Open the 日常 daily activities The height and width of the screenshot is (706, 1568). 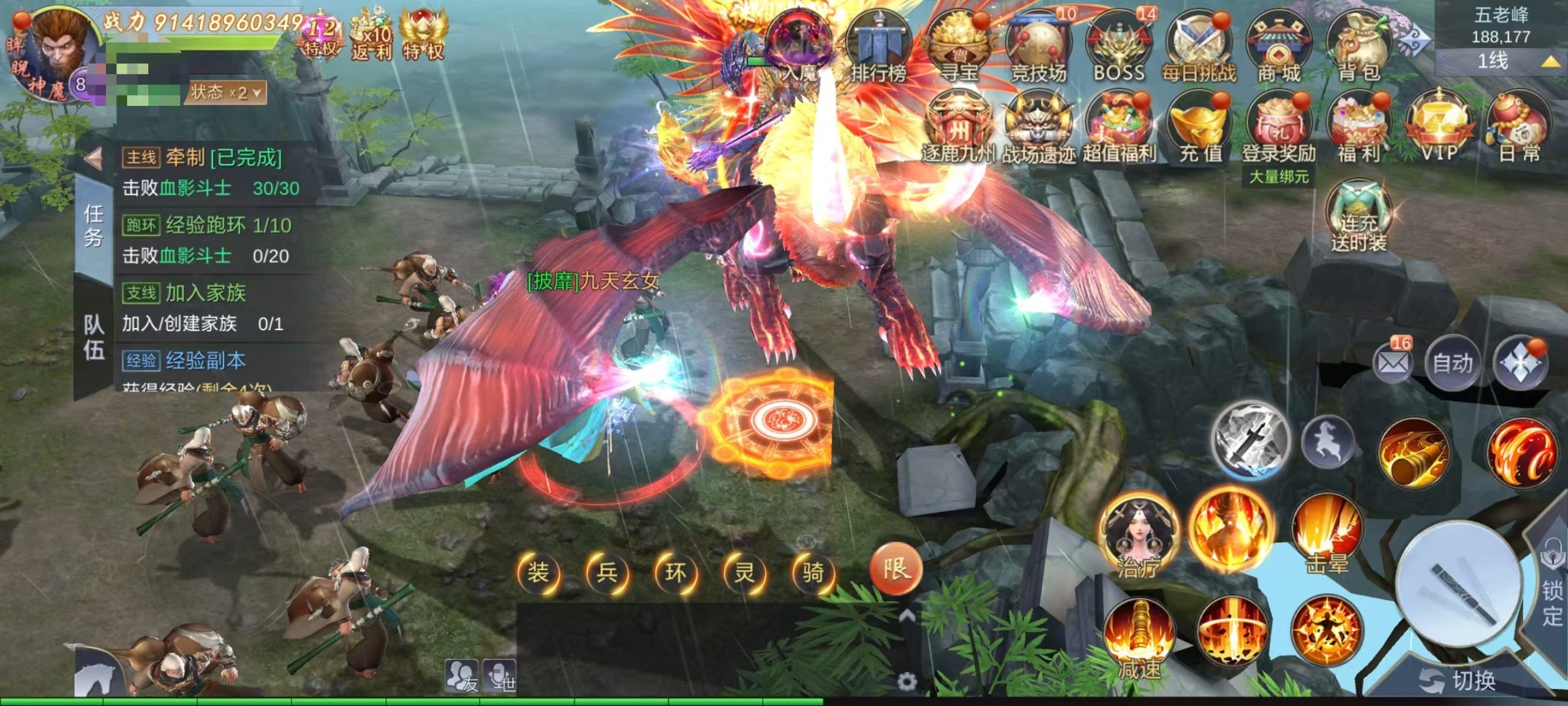click(x=1519, y=129)
